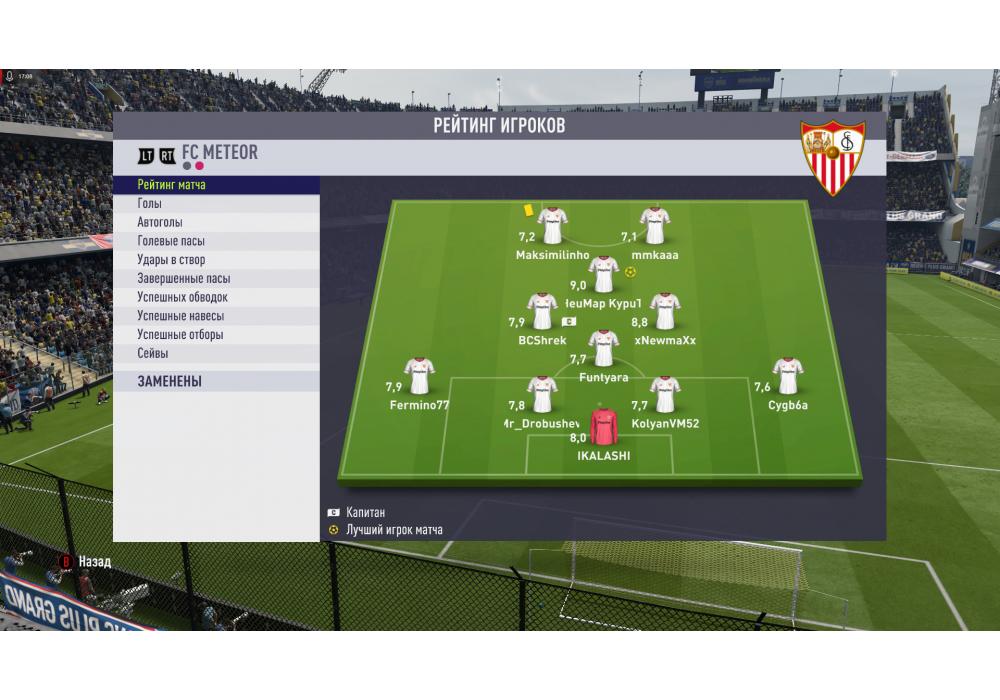Select player Maksimilinho's shirt
The height and width of the screenshot is (700, 1000).
552,226
